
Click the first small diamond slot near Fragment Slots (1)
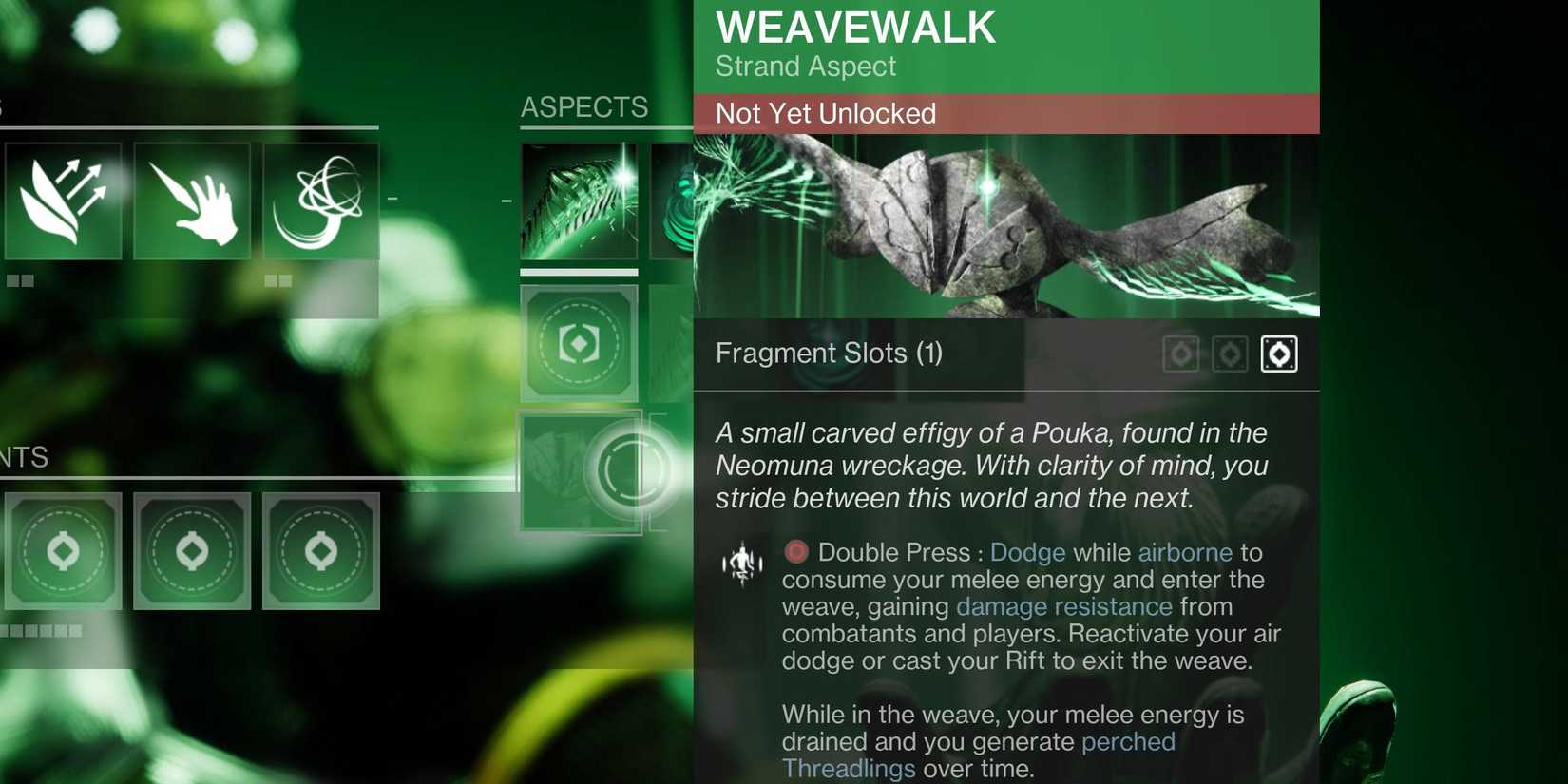[x=1181, y=354]
